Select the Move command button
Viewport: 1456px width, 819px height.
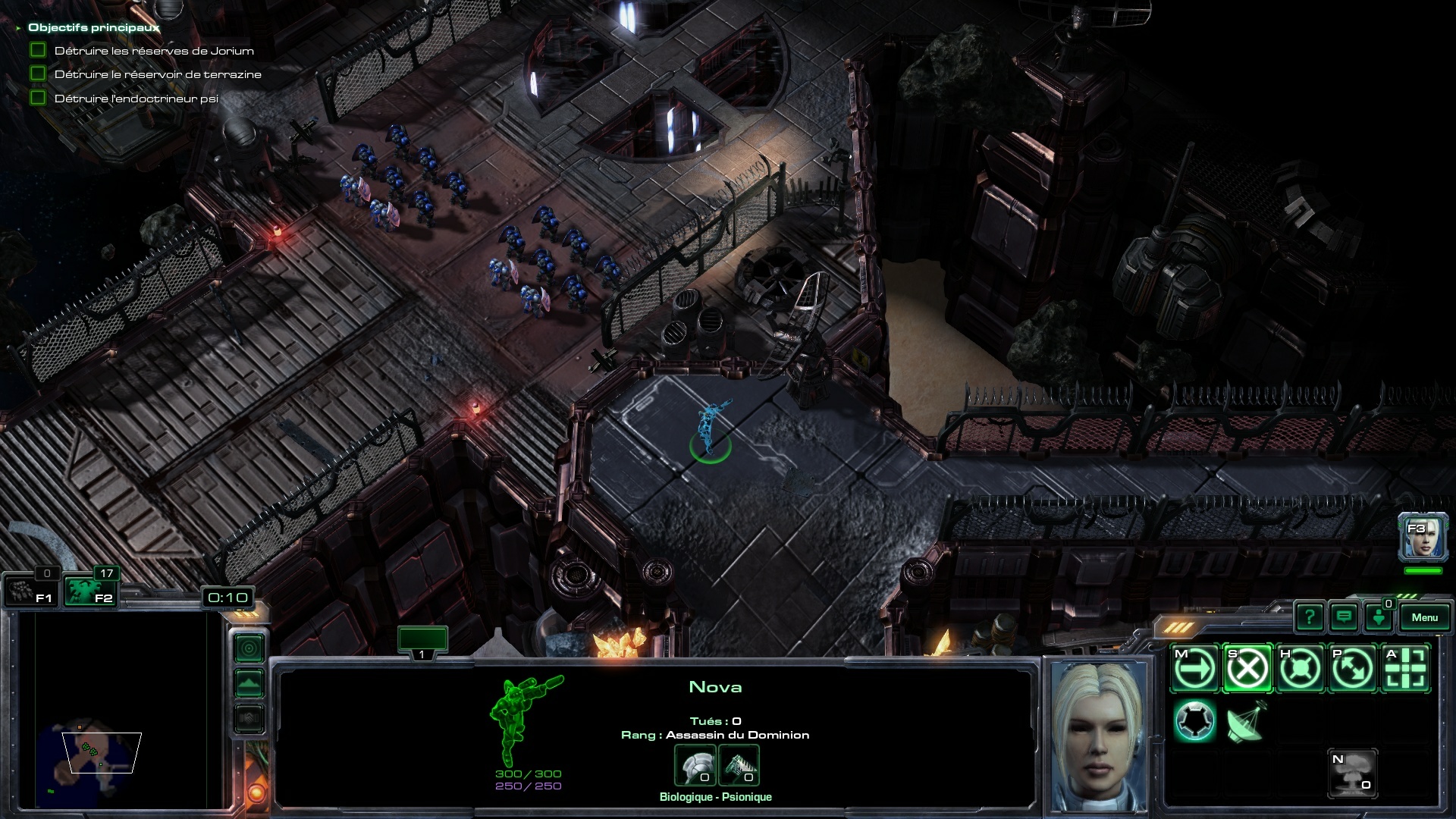tap(1194, 669)
